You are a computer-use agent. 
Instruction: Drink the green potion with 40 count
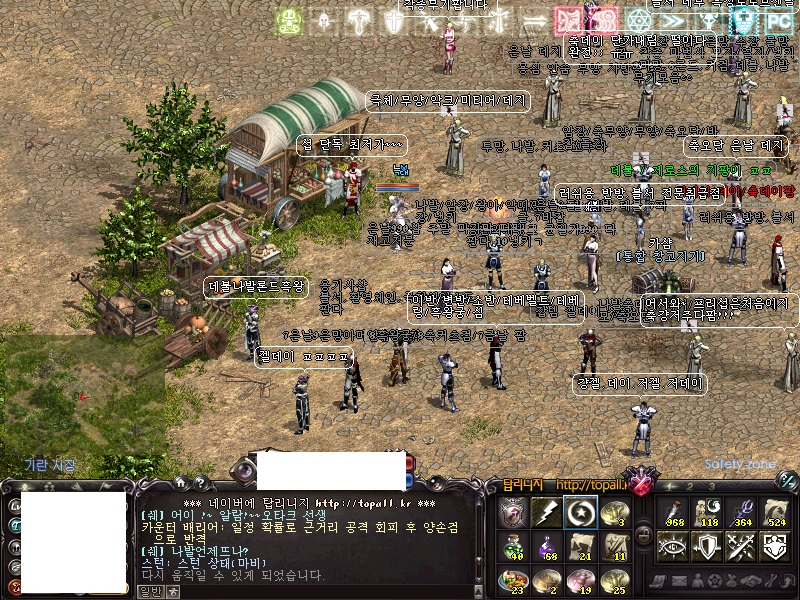tap(514, 546)
